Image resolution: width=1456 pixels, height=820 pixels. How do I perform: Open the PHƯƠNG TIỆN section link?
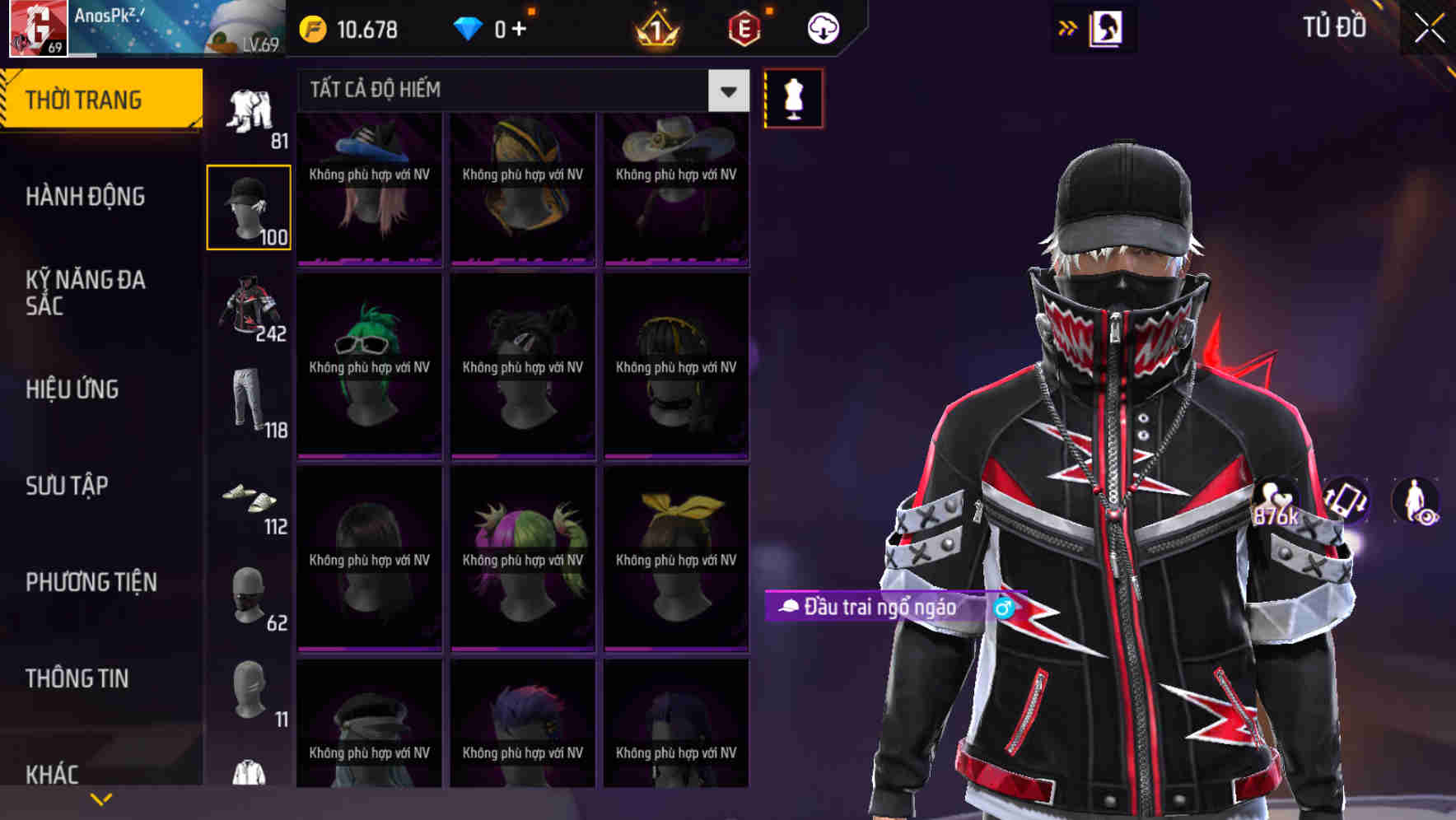91,580
